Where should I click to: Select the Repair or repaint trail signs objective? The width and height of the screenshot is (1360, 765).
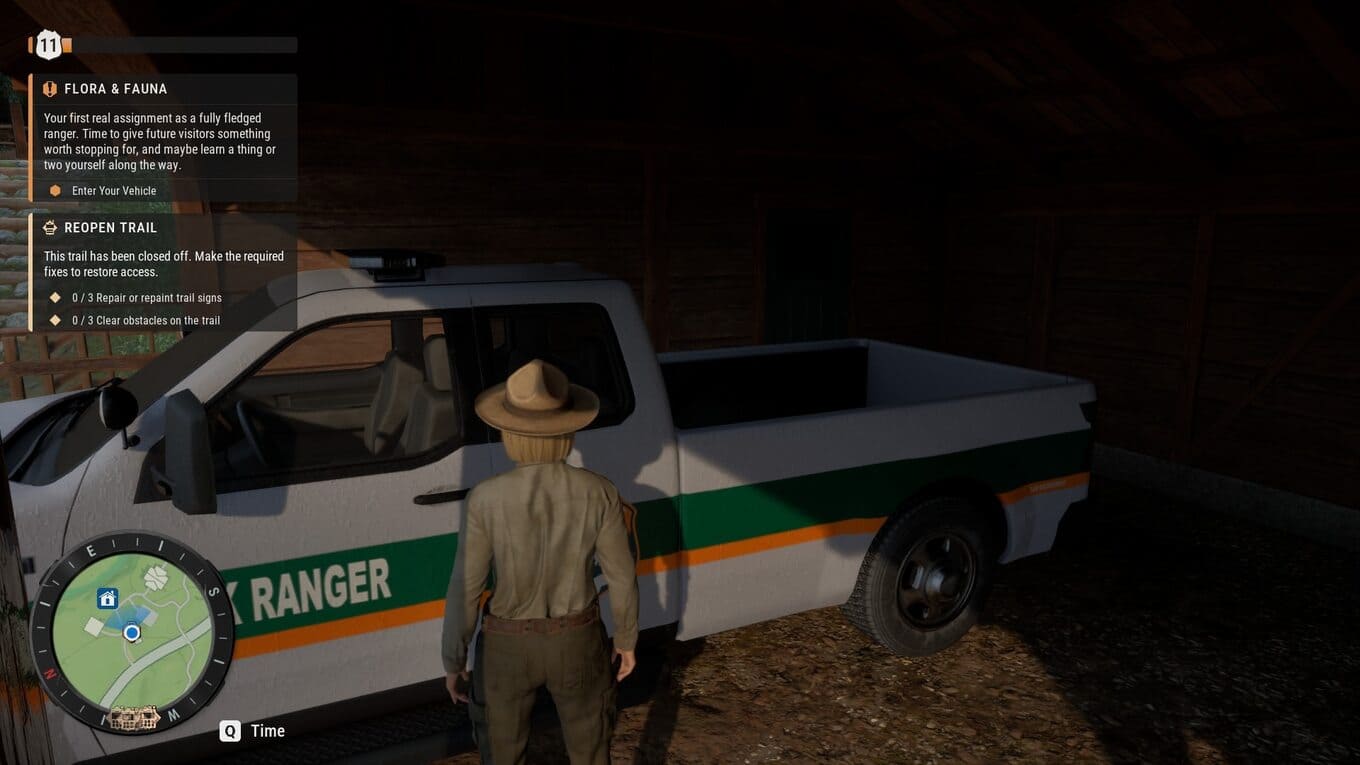[146, 298]
